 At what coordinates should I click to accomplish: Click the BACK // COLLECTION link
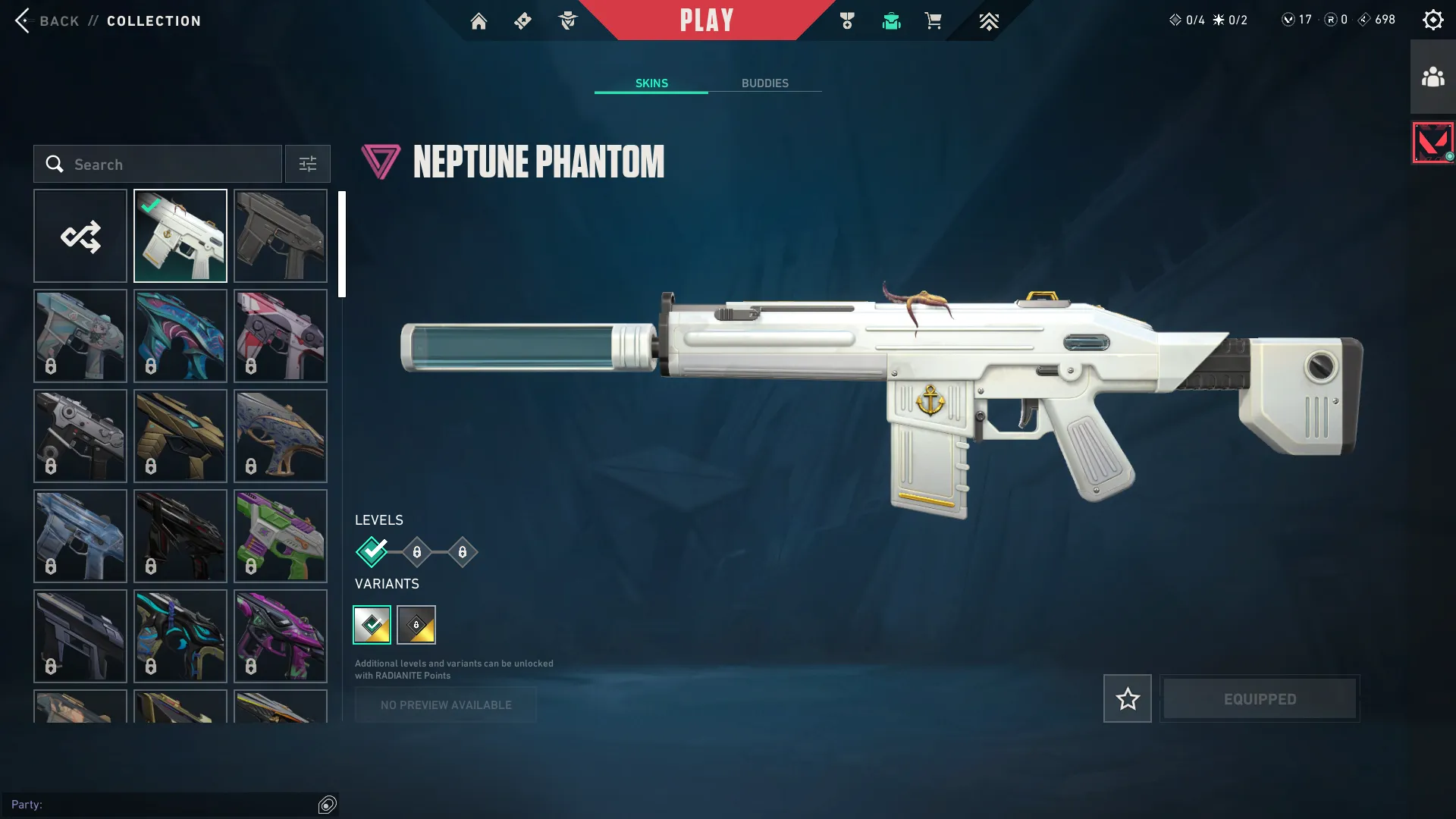106,20
